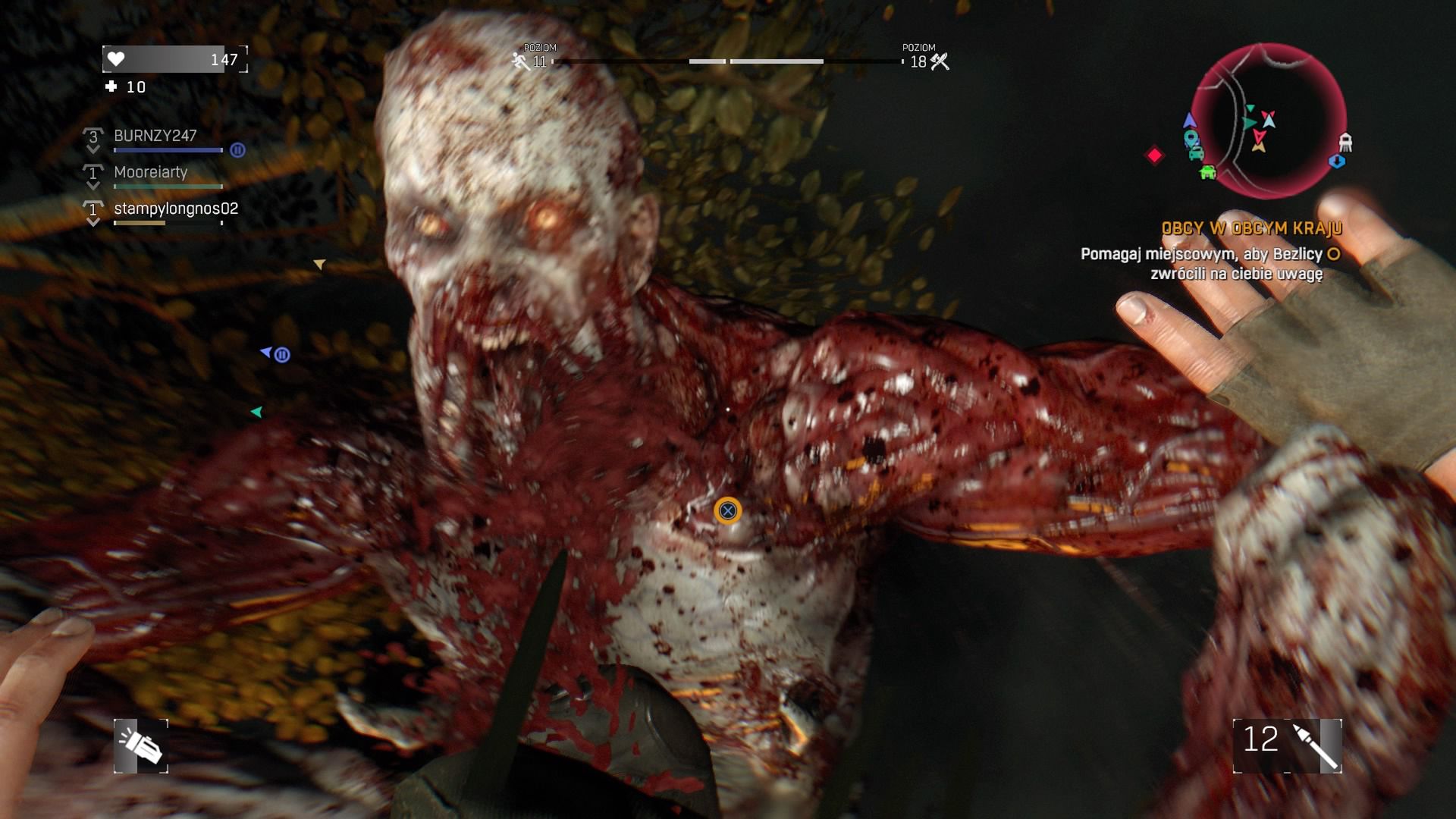This screenshot has height=819, width=1456.
Task: Expand Mooreiarty's level chevron
Action: [x=93, y=173]
